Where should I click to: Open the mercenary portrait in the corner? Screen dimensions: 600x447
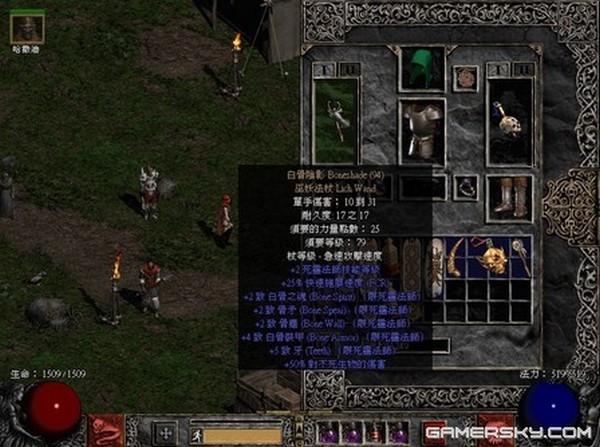(x=27, y=28)
